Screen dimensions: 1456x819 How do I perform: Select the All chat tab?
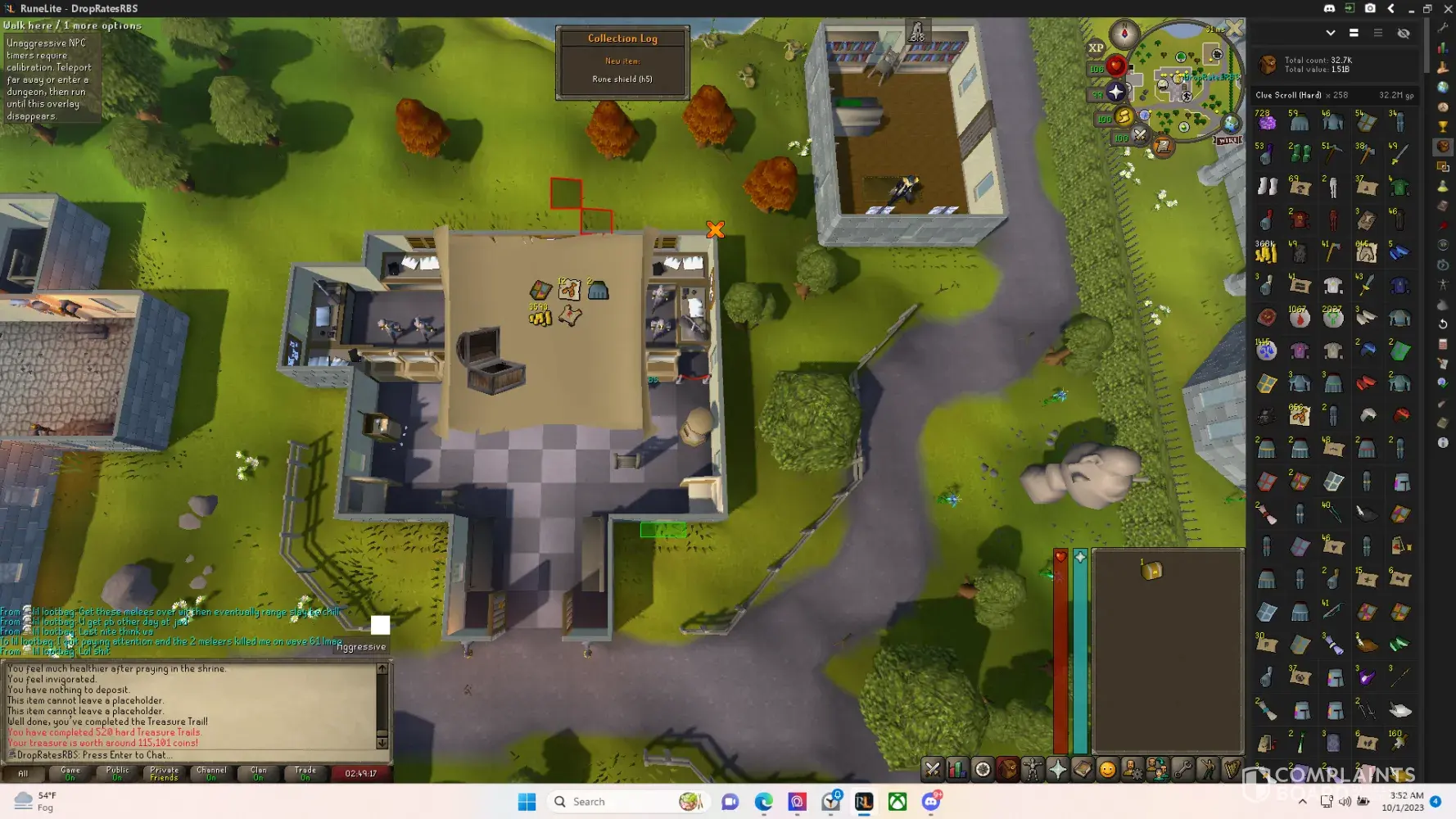point(23,773)
